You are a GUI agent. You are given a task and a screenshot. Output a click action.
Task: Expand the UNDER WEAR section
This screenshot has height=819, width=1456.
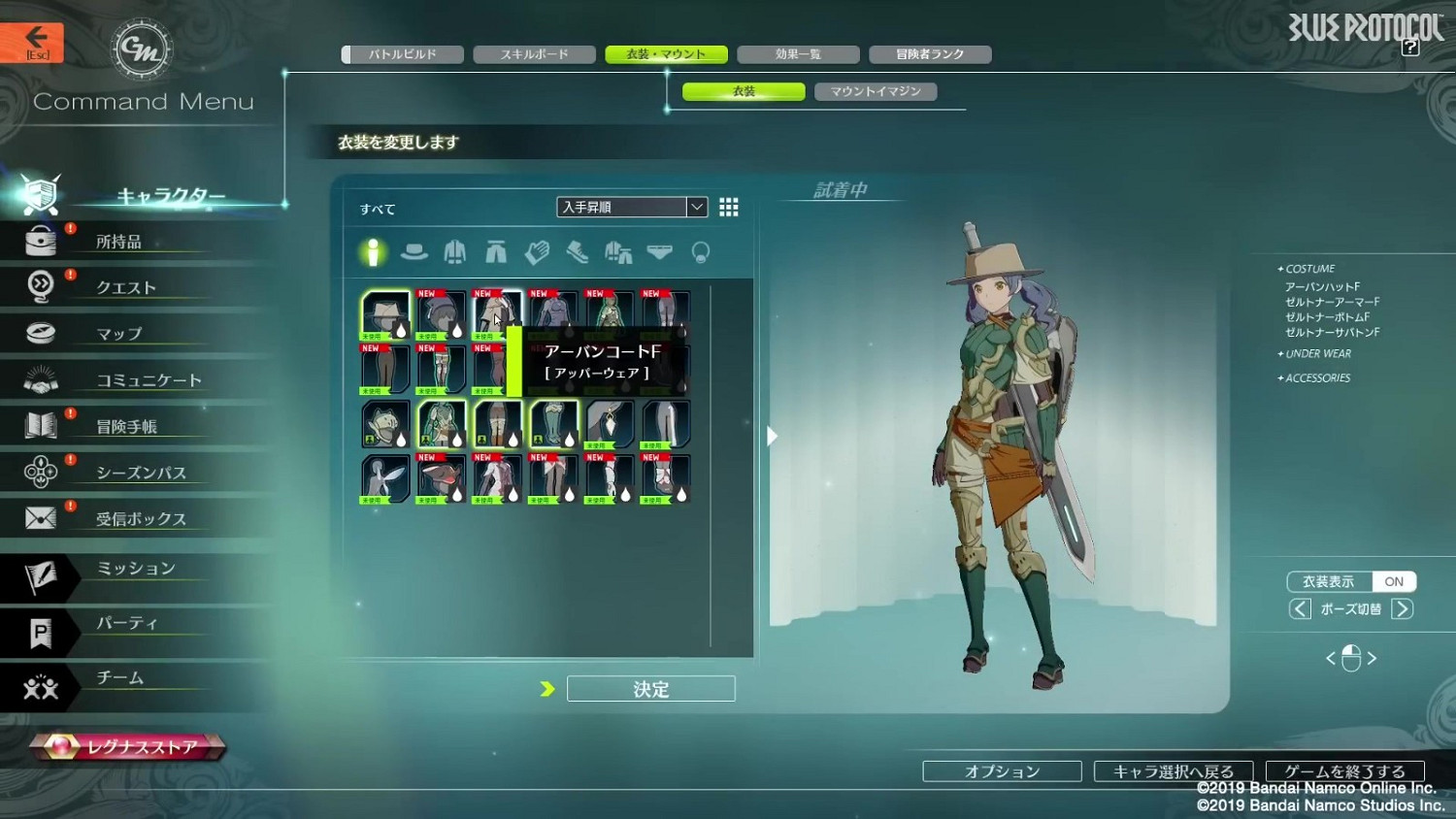coord(1315,353)
